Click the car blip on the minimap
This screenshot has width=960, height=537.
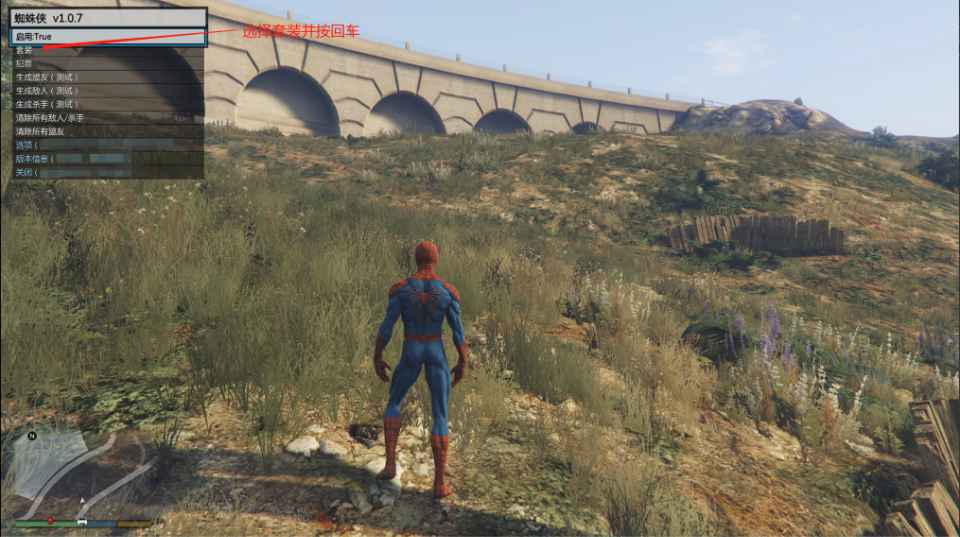(x=82, y=522)
